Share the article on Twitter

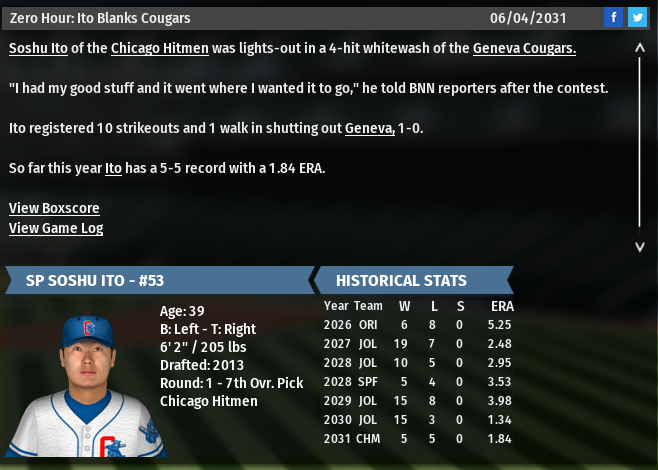click(x=637, y=18)
